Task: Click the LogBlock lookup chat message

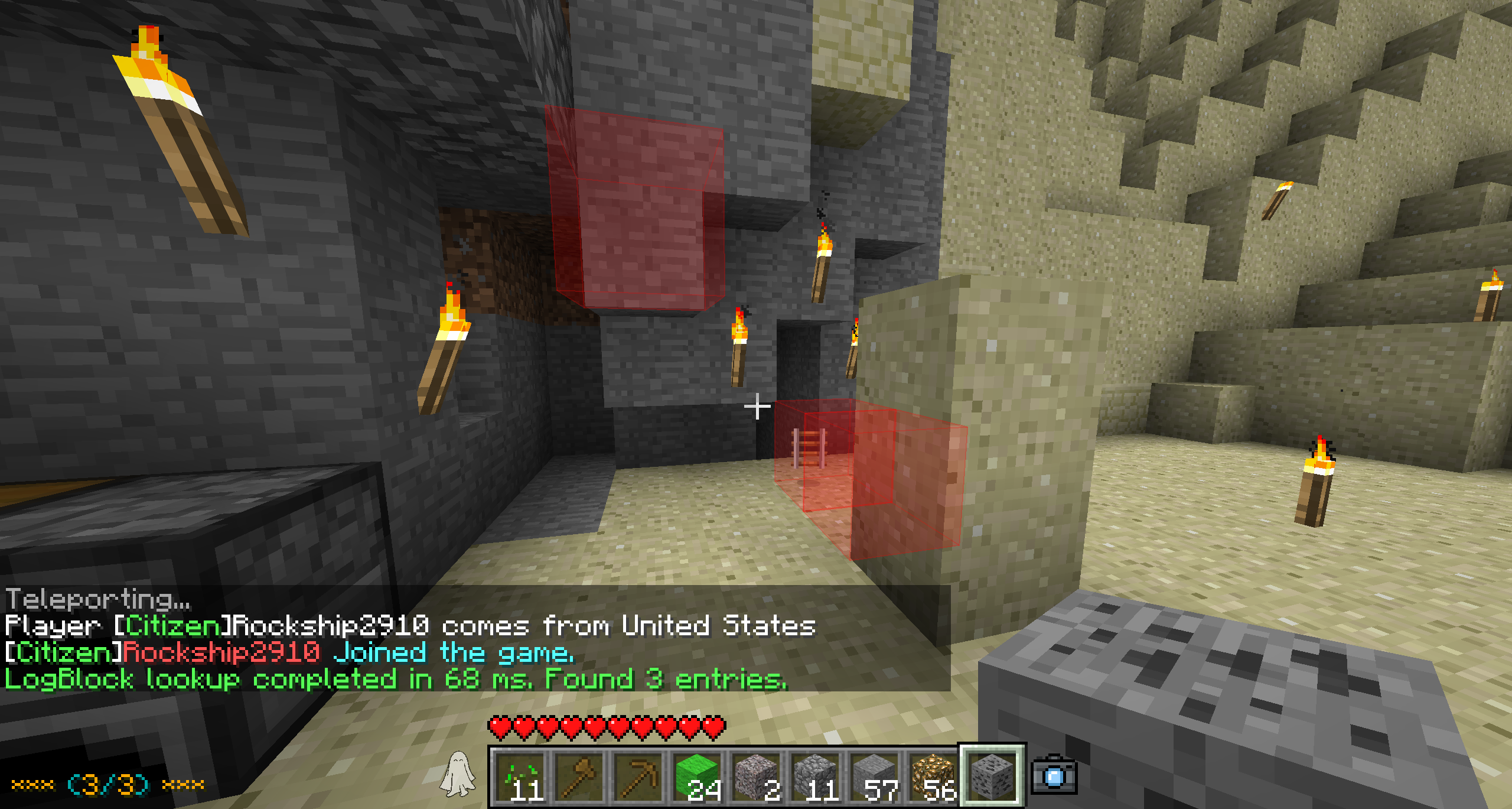Action: (x=396, y=680)
